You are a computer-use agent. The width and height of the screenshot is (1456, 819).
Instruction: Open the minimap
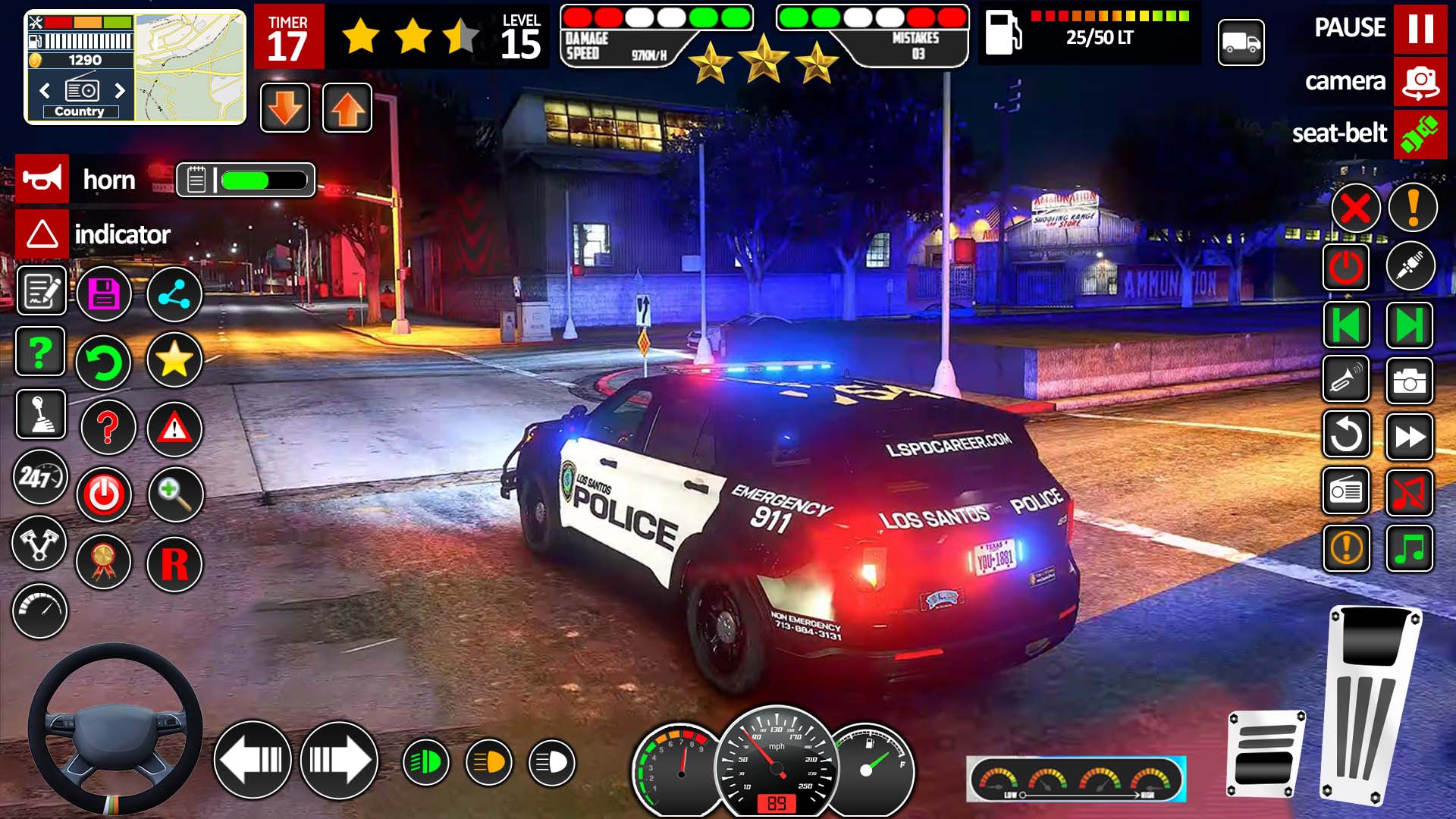coord(190,67)
